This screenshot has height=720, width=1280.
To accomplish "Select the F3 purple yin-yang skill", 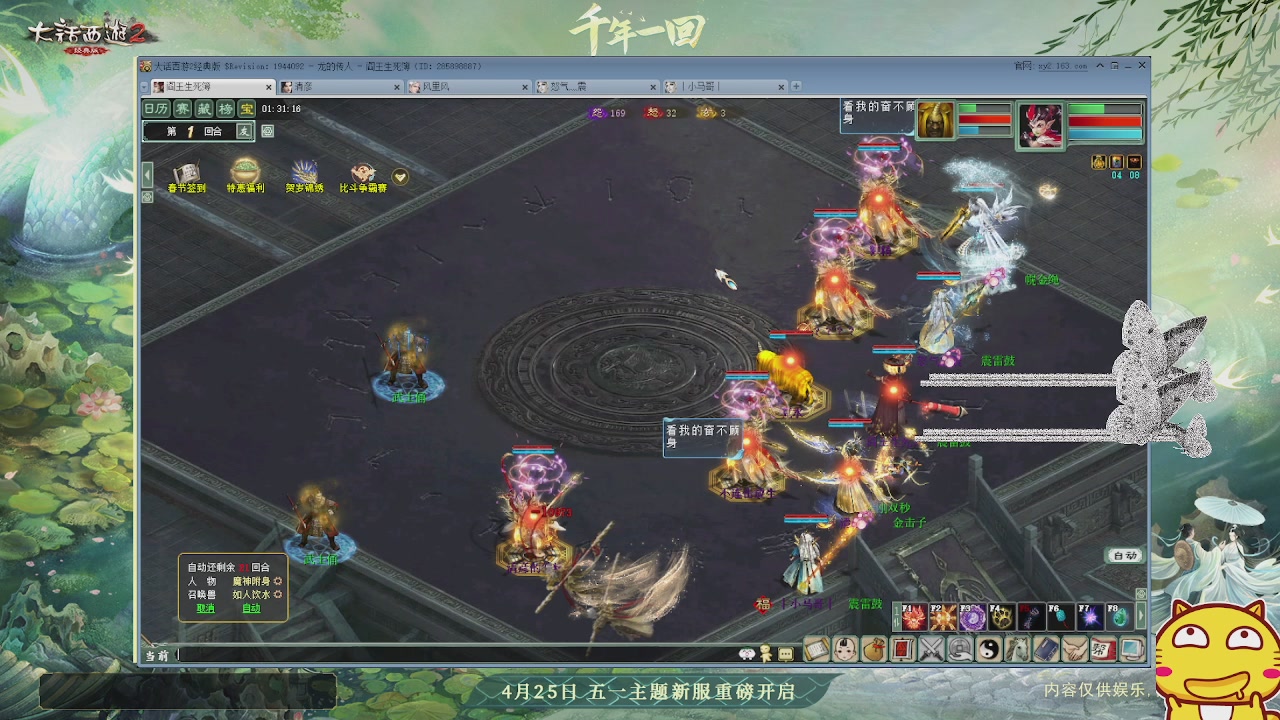I will [x=973, y=615].
